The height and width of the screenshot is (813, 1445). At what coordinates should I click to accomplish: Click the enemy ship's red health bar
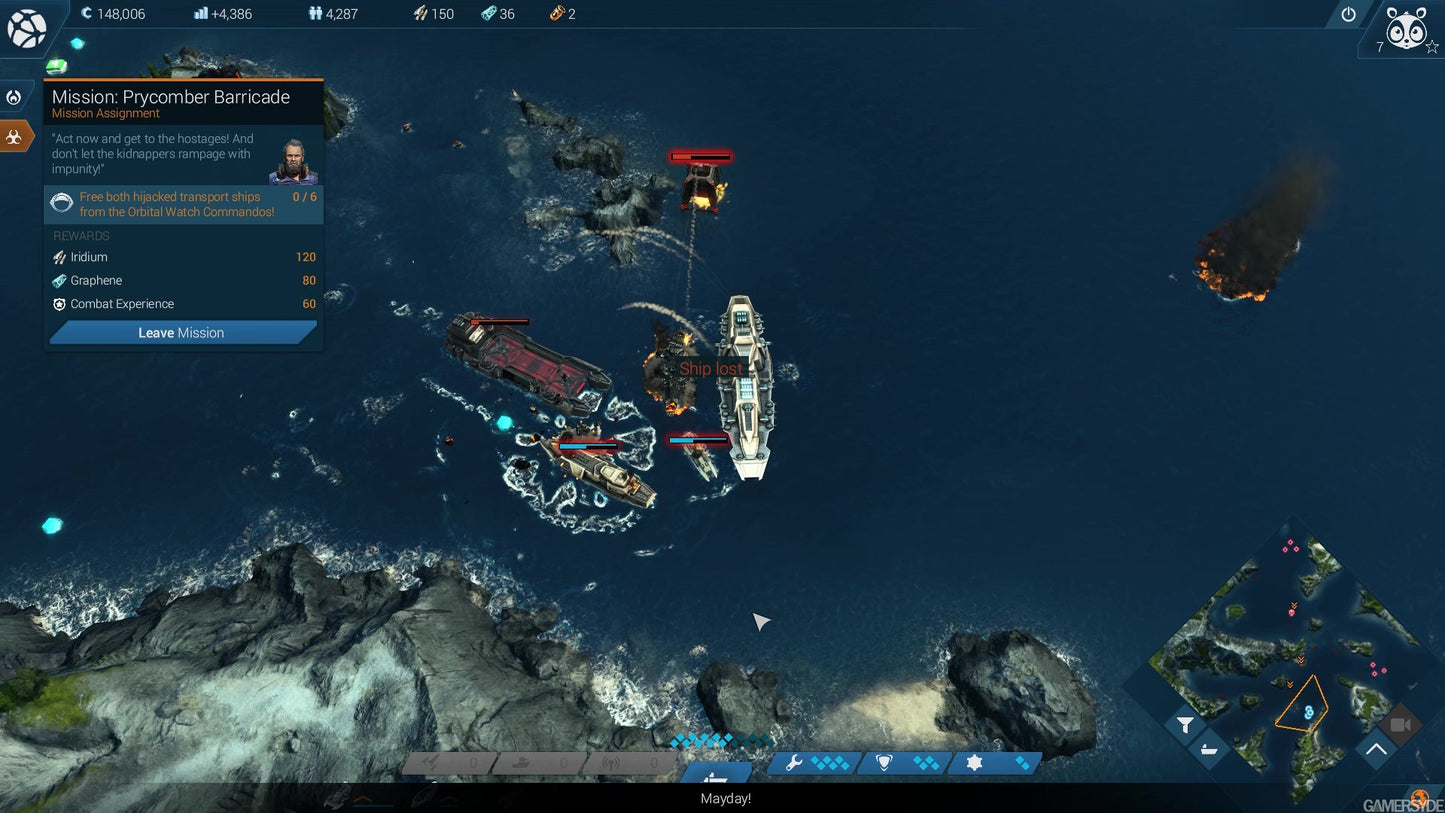point(700,156)
